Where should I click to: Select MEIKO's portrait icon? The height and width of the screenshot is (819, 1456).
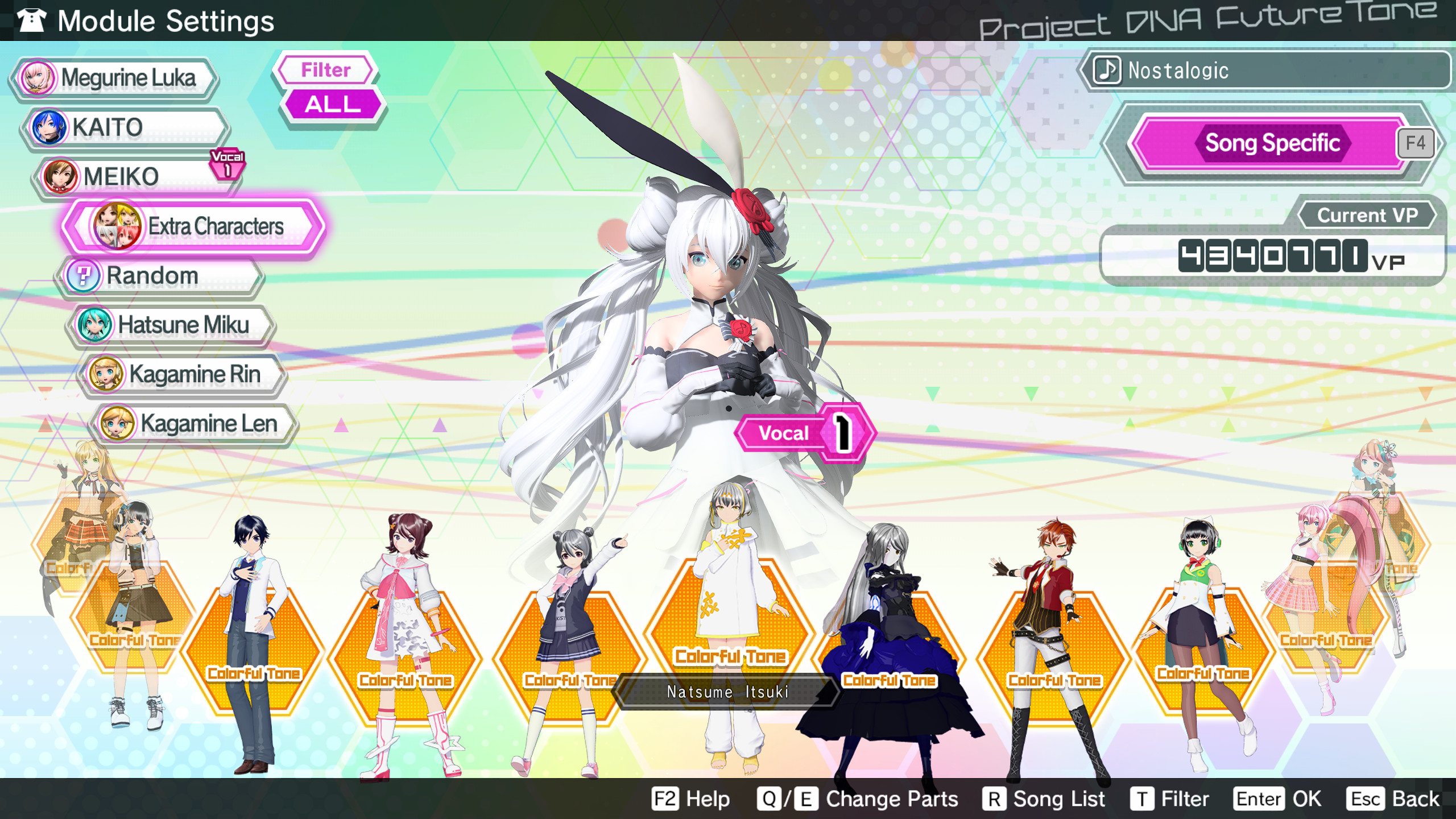[60, 176]
